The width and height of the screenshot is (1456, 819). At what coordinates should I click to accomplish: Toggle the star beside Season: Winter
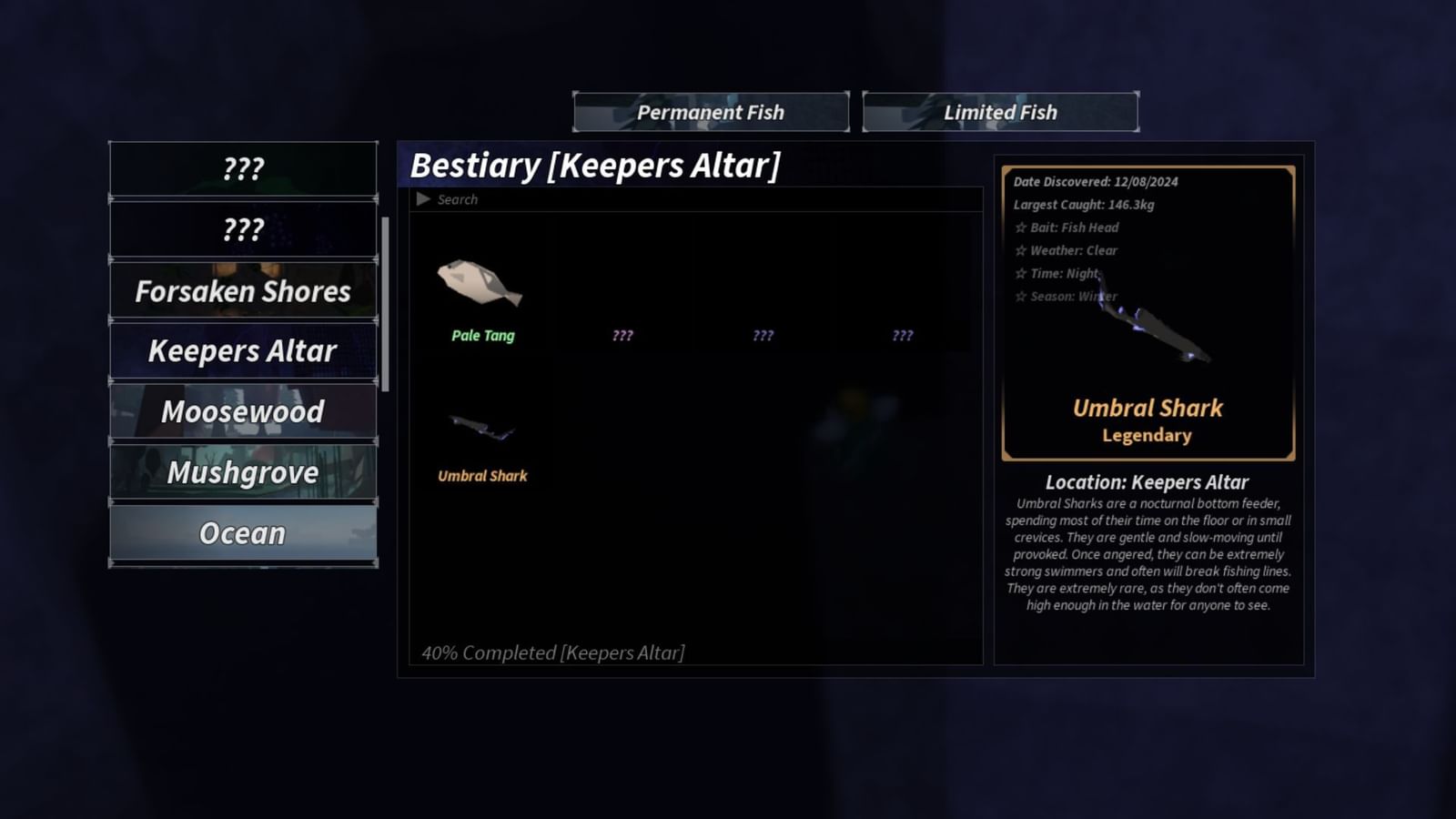click(x=1022, y=296)
